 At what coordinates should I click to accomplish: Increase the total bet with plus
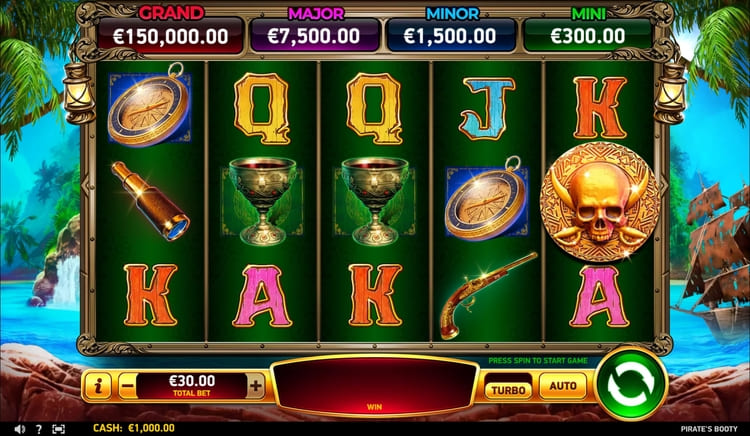tap(256, 385)
